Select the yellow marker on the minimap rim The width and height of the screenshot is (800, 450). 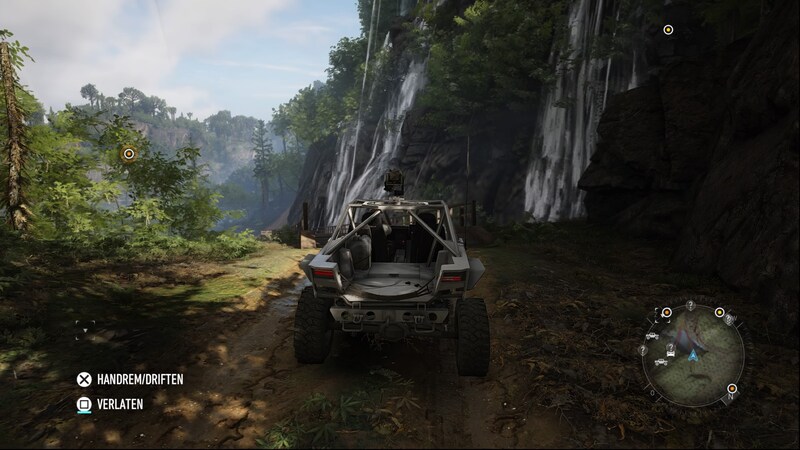(x=719, y=312)
